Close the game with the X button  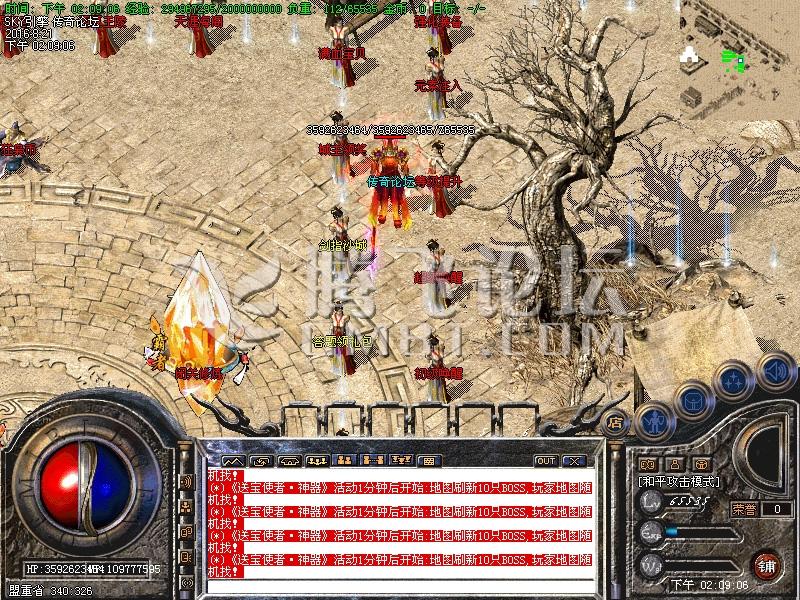pos(573,461)
